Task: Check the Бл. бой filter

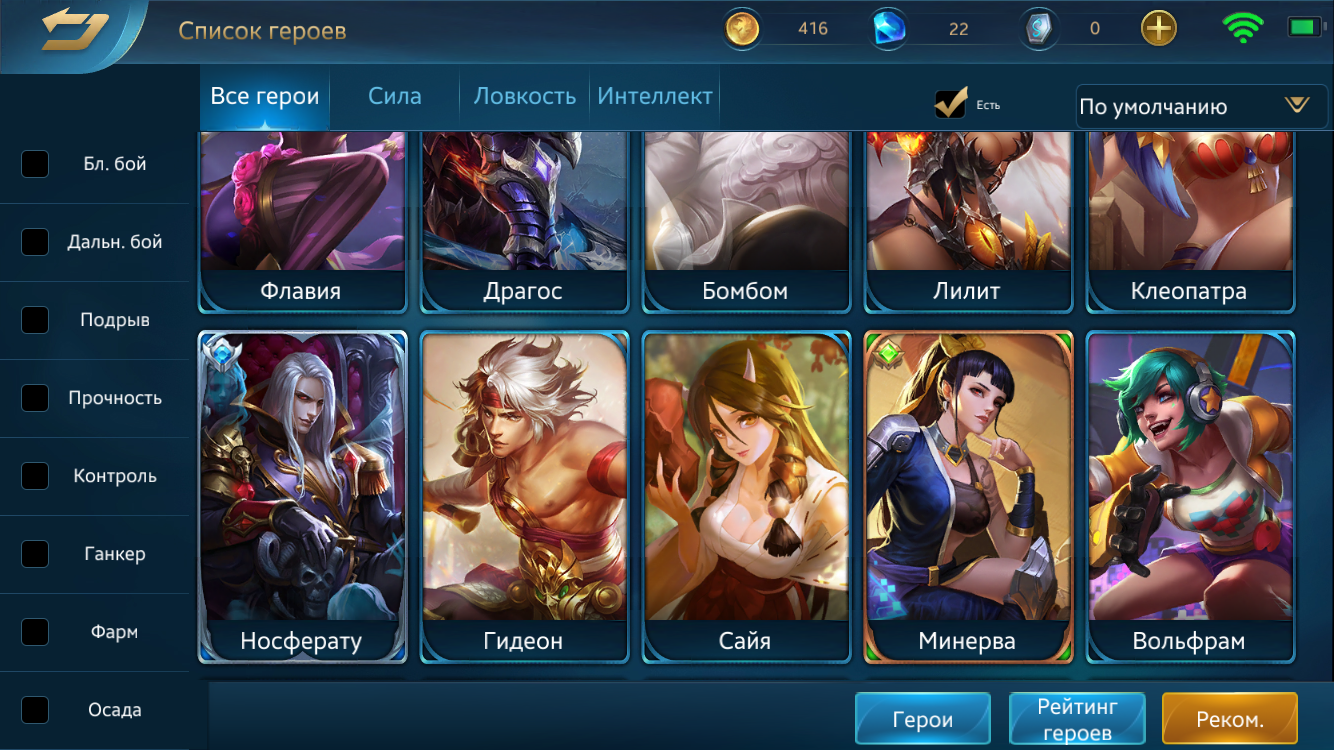Action: (x=35, y=164)
